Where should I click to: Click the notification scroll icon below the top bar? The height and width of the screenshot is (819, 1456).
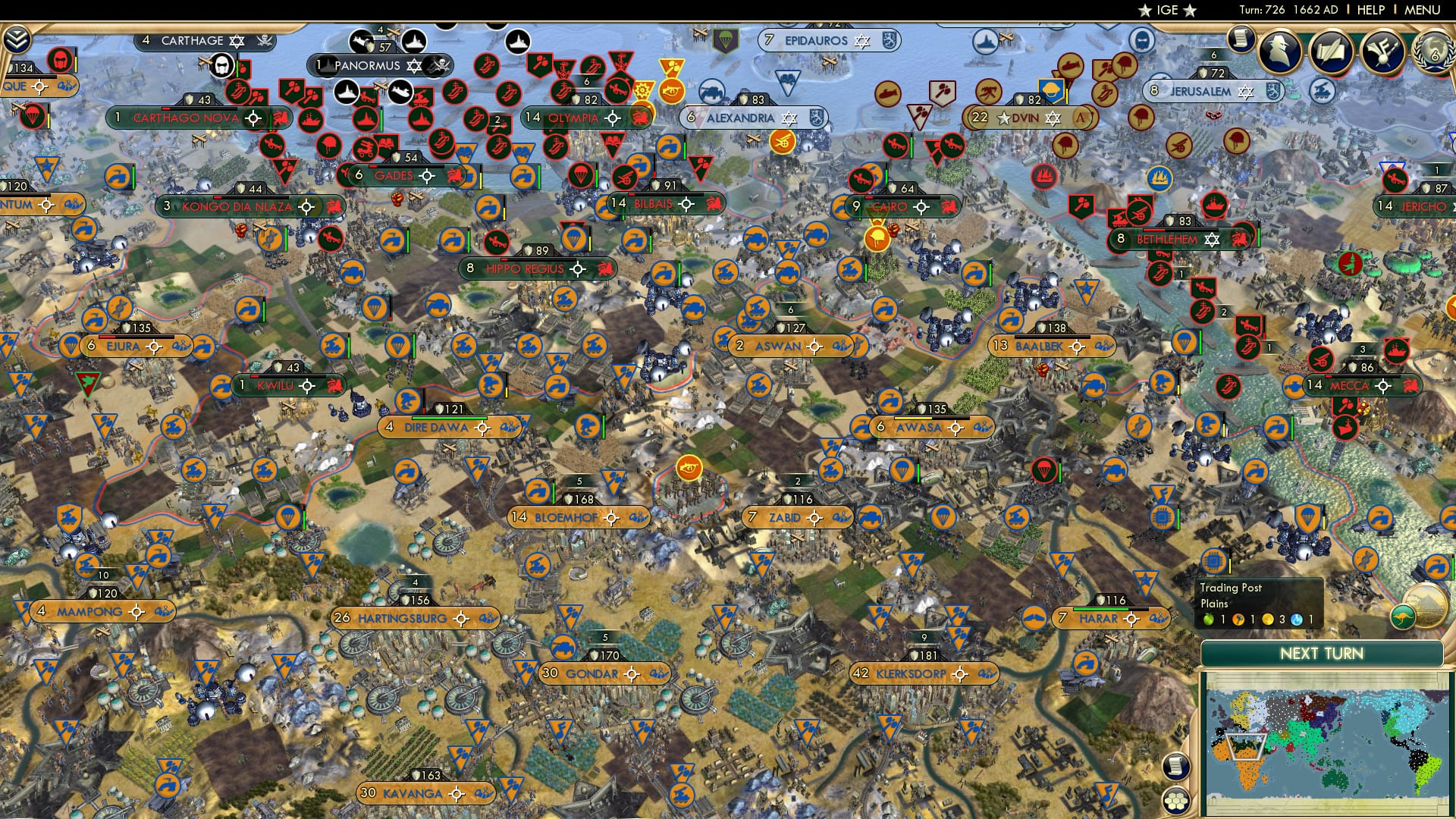tap(1240, 39)
